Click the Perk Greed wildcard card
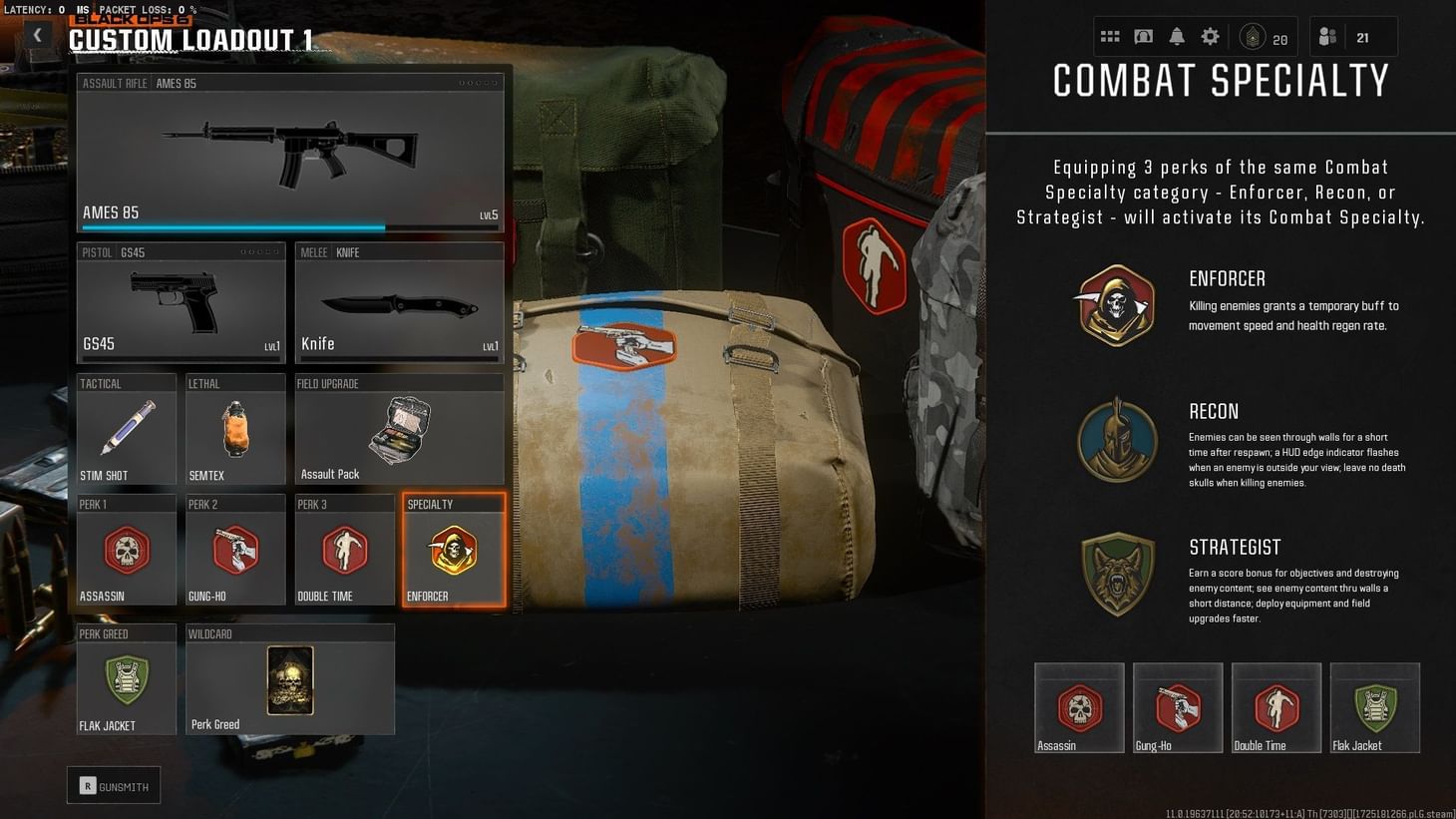1456x819 pixels. [x=288, y=678]
